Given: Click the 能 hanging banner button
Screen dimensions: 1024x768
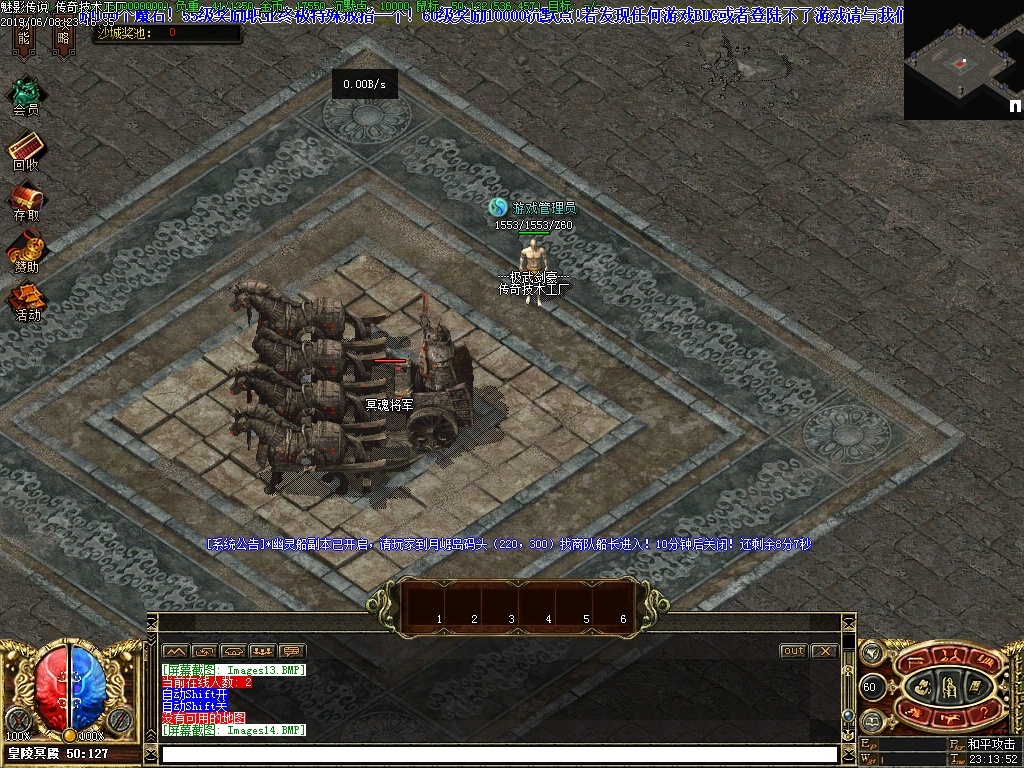Looking at the screenshot, I should [24, 40].
